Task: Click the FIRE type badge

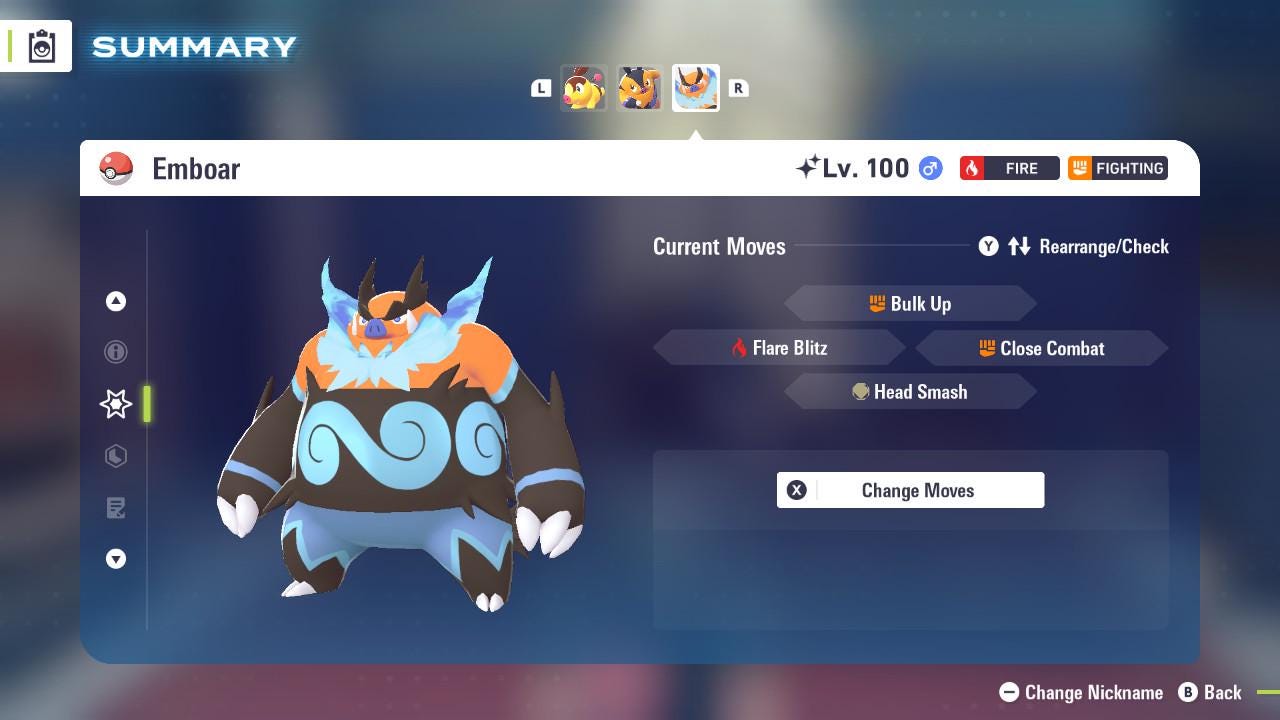Action: click(x=1010, y=168)
